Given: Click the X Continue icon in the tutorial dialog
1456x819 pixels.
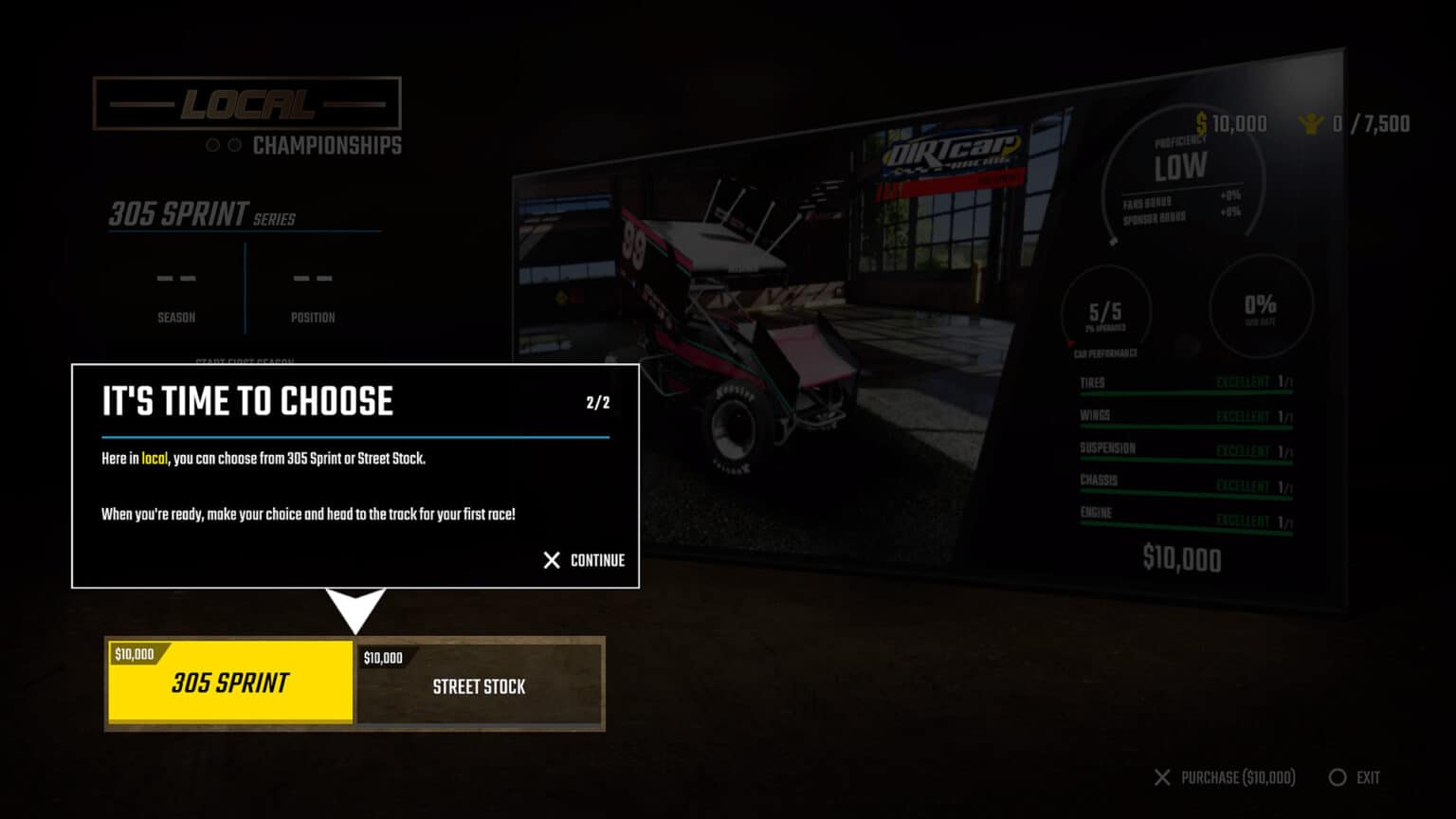Looking at the screenshot, I should tap(551, 560).
